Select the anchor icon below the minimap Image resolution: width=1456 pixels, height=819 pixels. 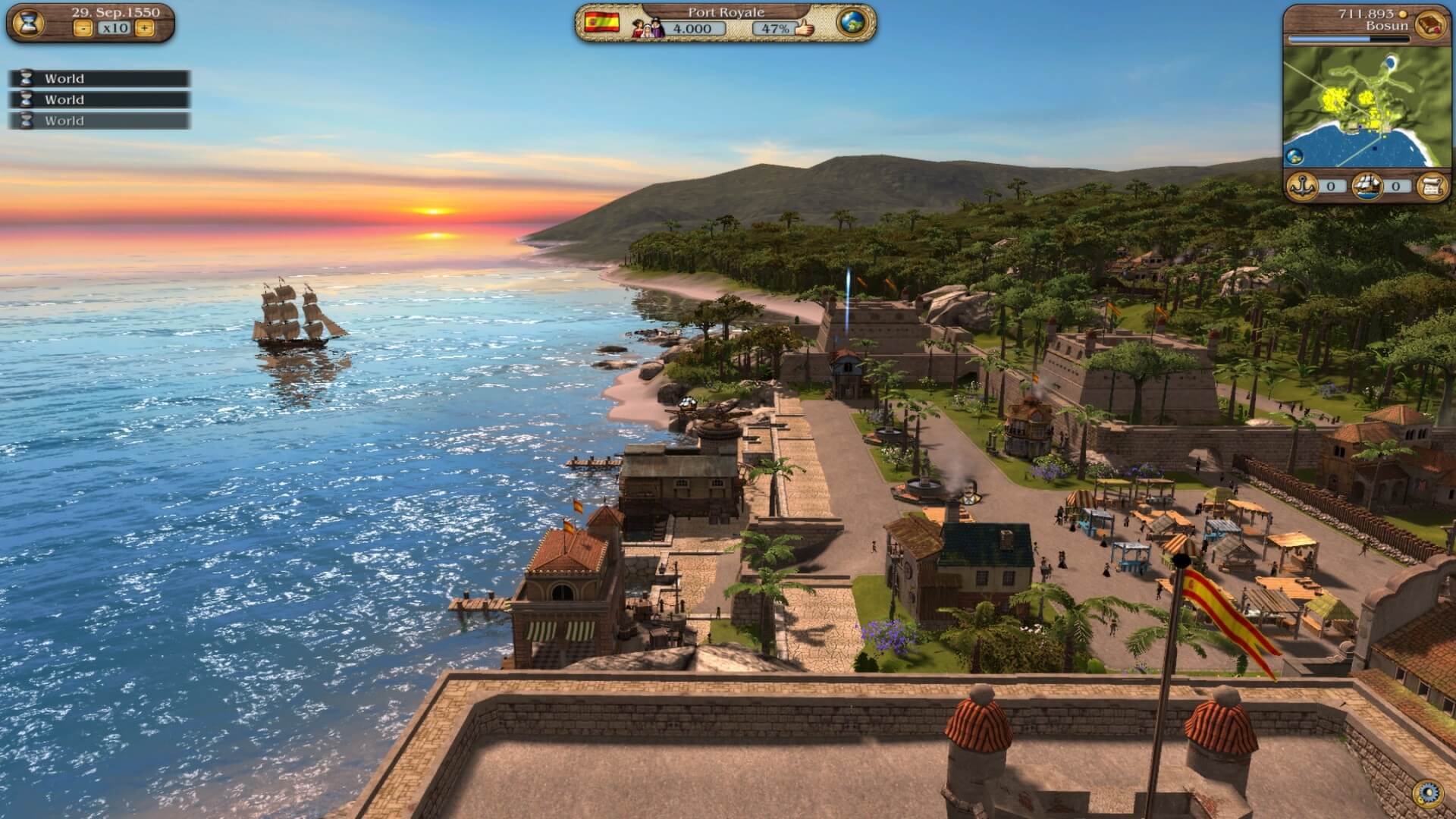pyautogui.click(x=1302, y=184)
